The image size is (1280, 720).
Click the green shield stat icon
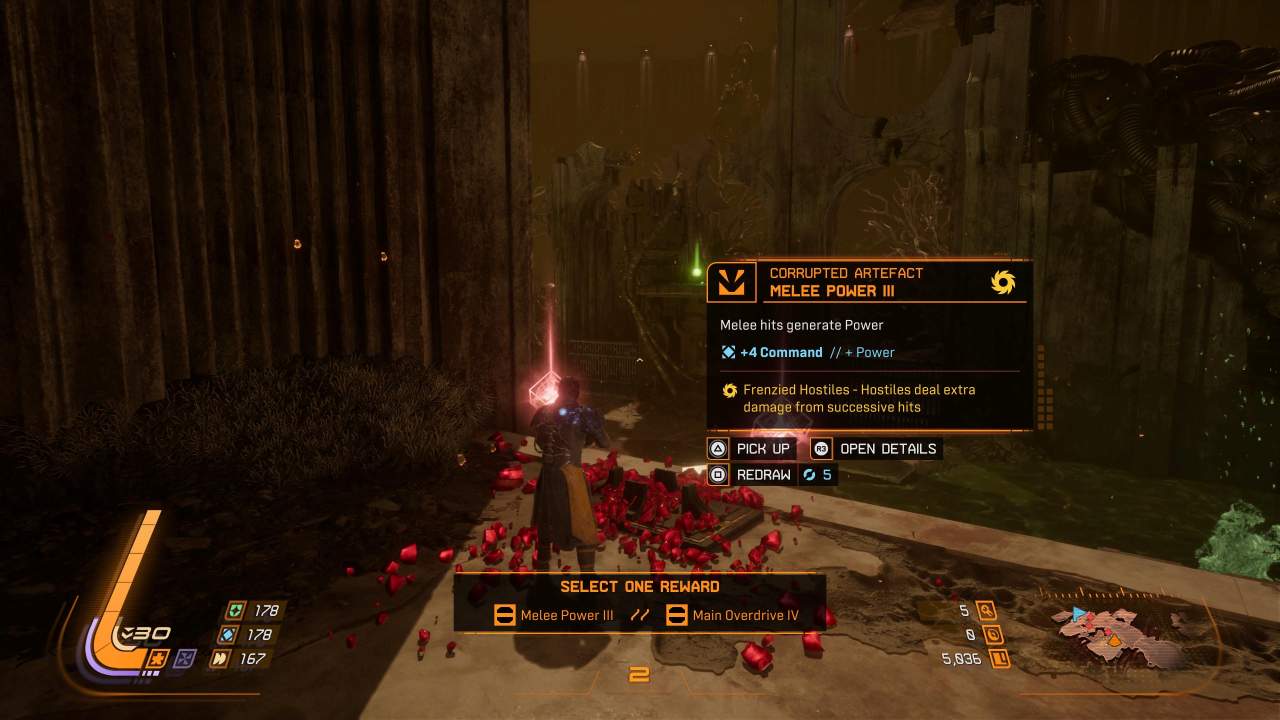coord(233,610)
